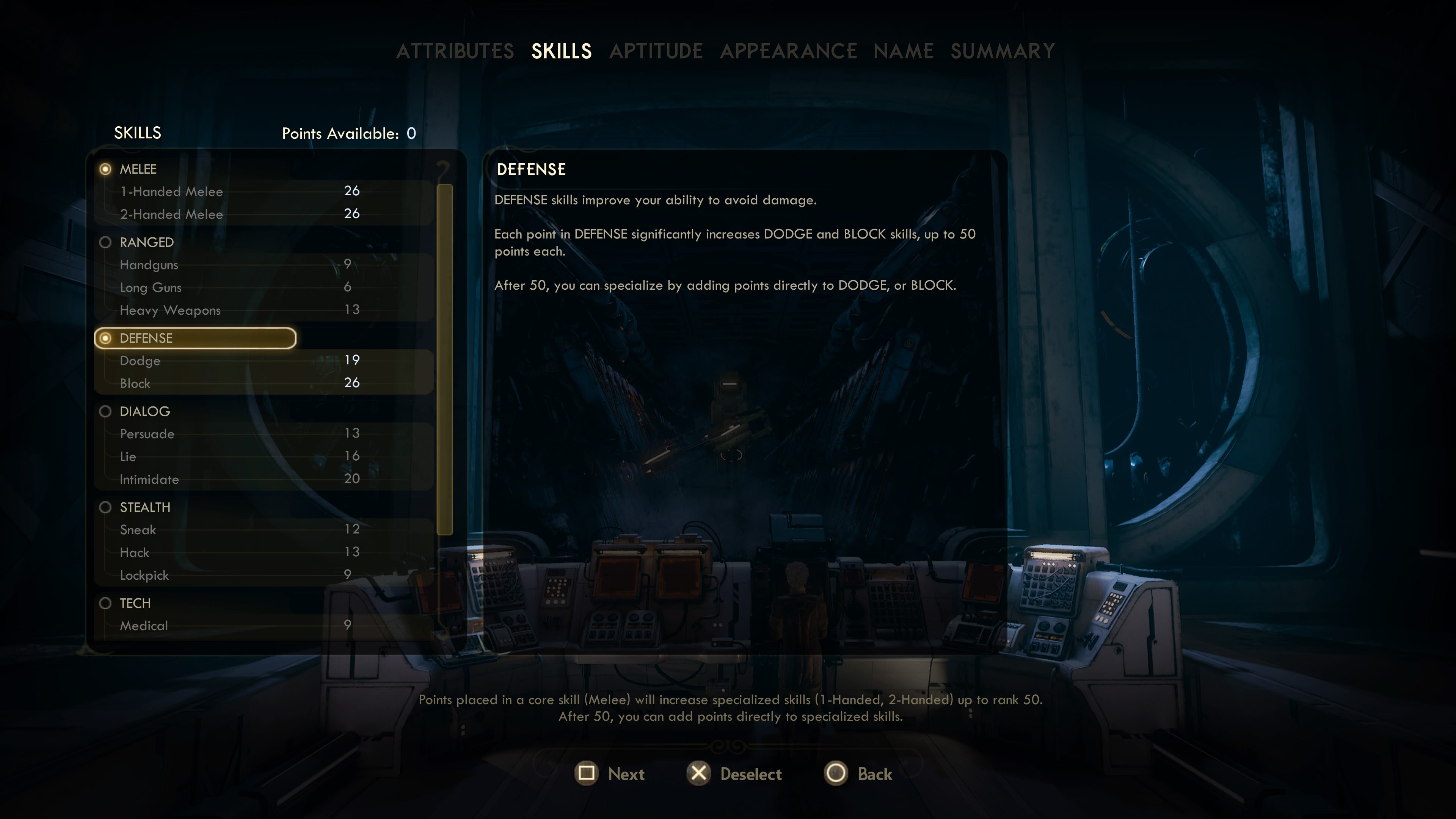
Task: Open the Aptitude tab
Action: pyautogui.click(x=656, y=52)
